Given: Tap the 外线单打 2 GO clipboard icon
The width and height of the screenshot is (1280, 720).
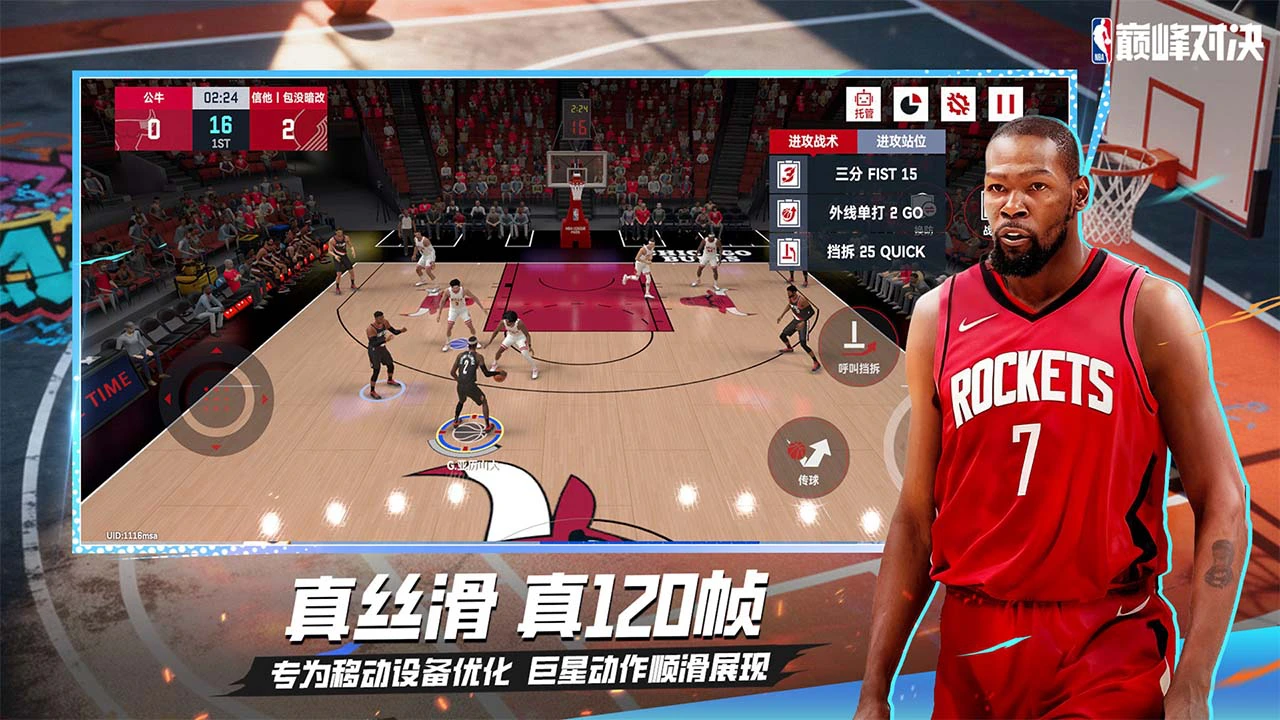Looking at the screenshot, I should (x=788, y=212).
